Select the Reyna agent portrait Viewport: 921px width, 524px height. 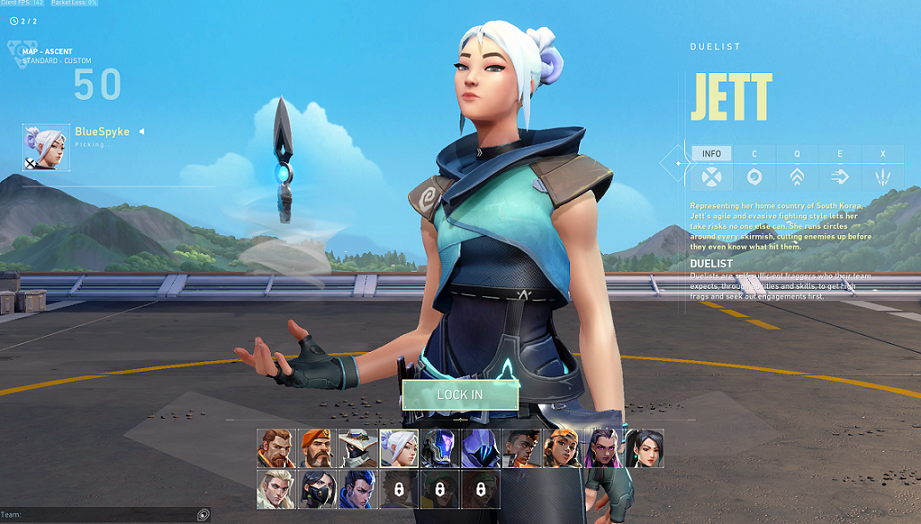tap(604, 449)
